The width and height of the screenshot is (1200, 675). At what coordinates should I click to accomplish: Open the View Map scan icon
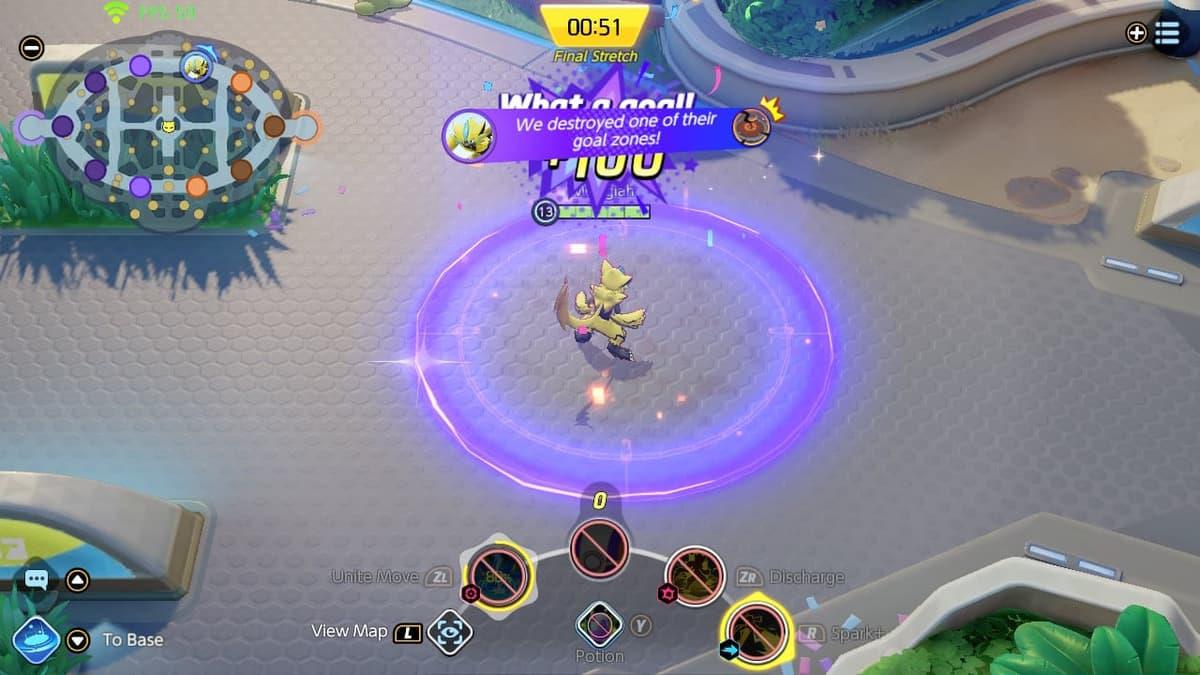(x=449, y=632)
